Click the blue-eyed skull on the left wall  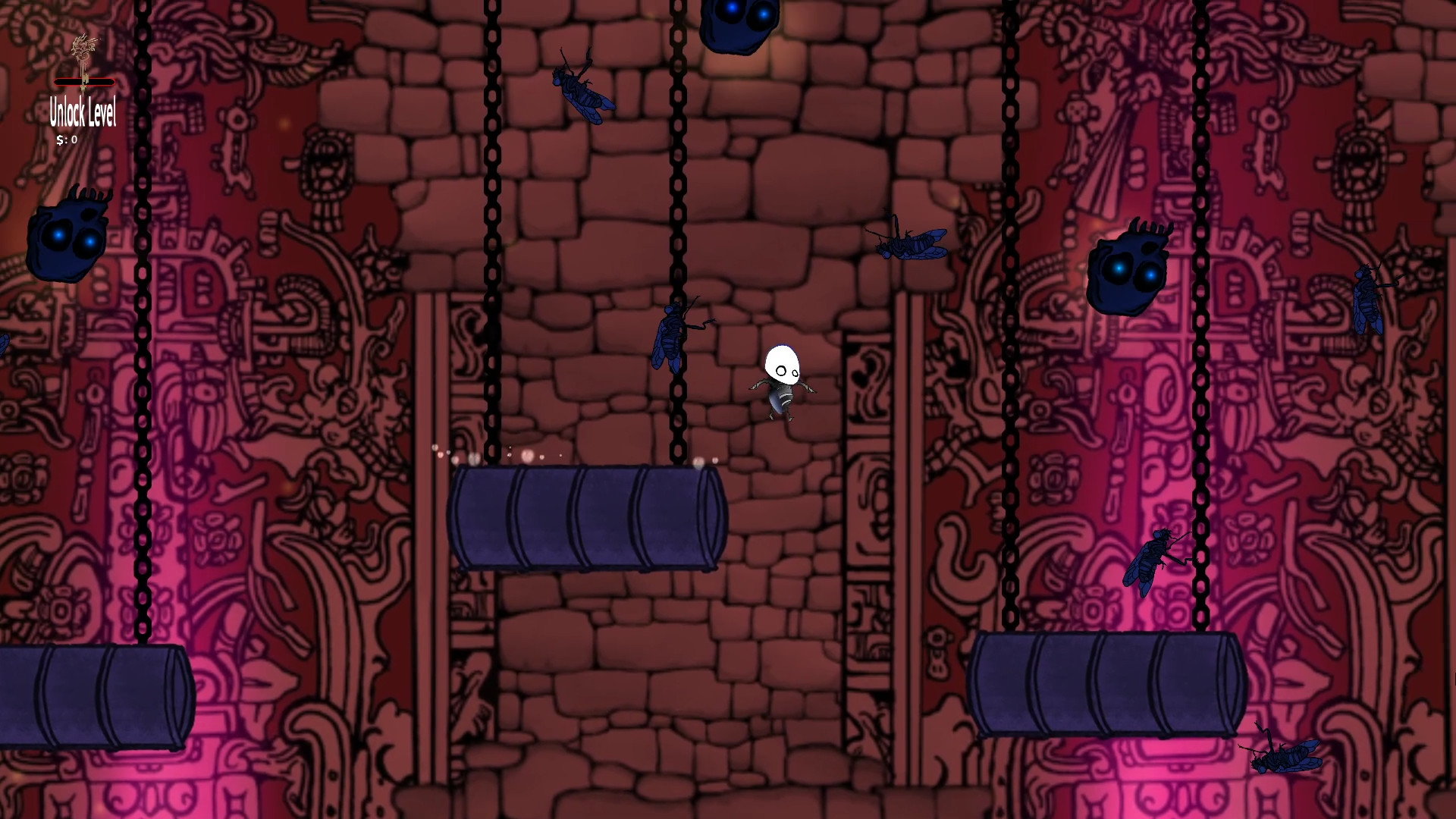click(68, 239)
